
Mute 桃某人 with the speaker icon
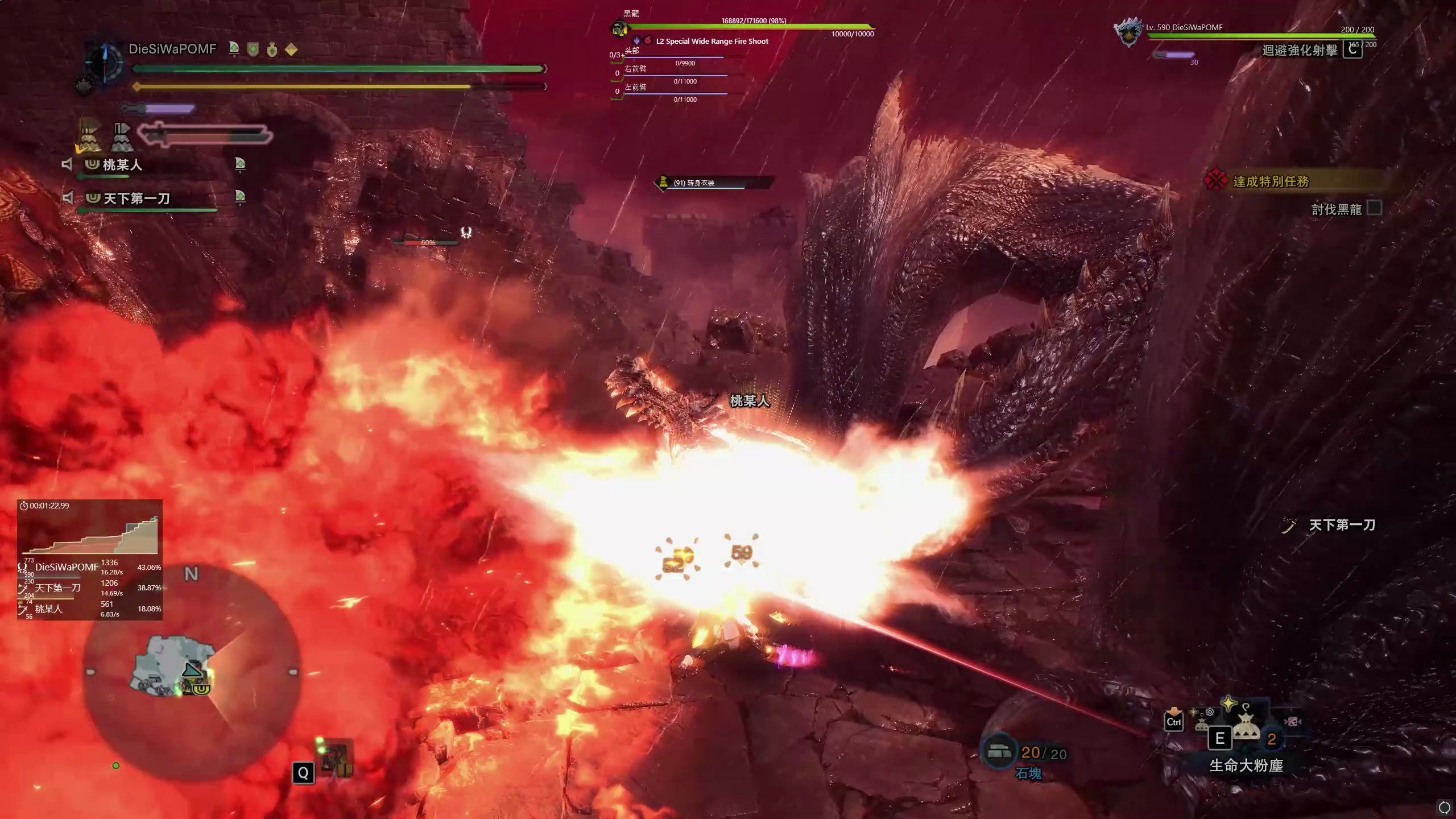coord(67,165)
